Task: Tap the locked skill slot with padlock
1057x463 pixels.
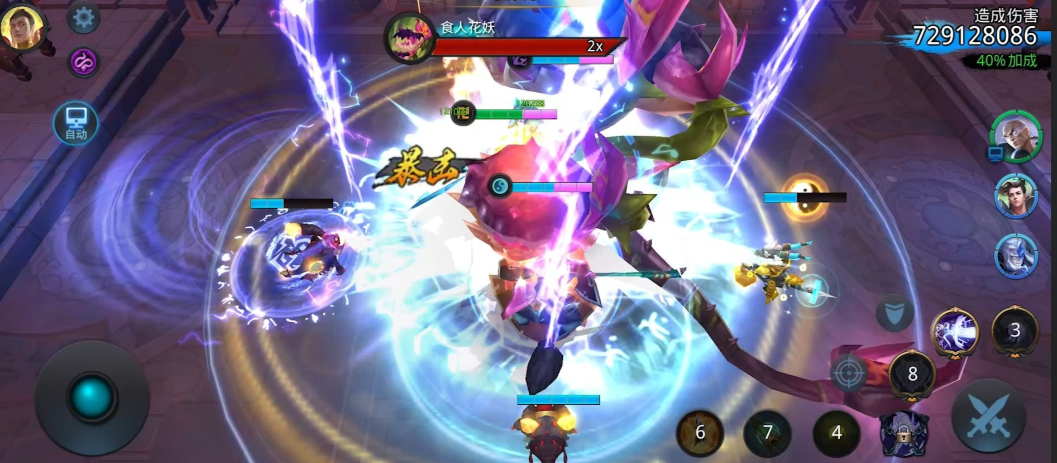Action: point(903,434)
